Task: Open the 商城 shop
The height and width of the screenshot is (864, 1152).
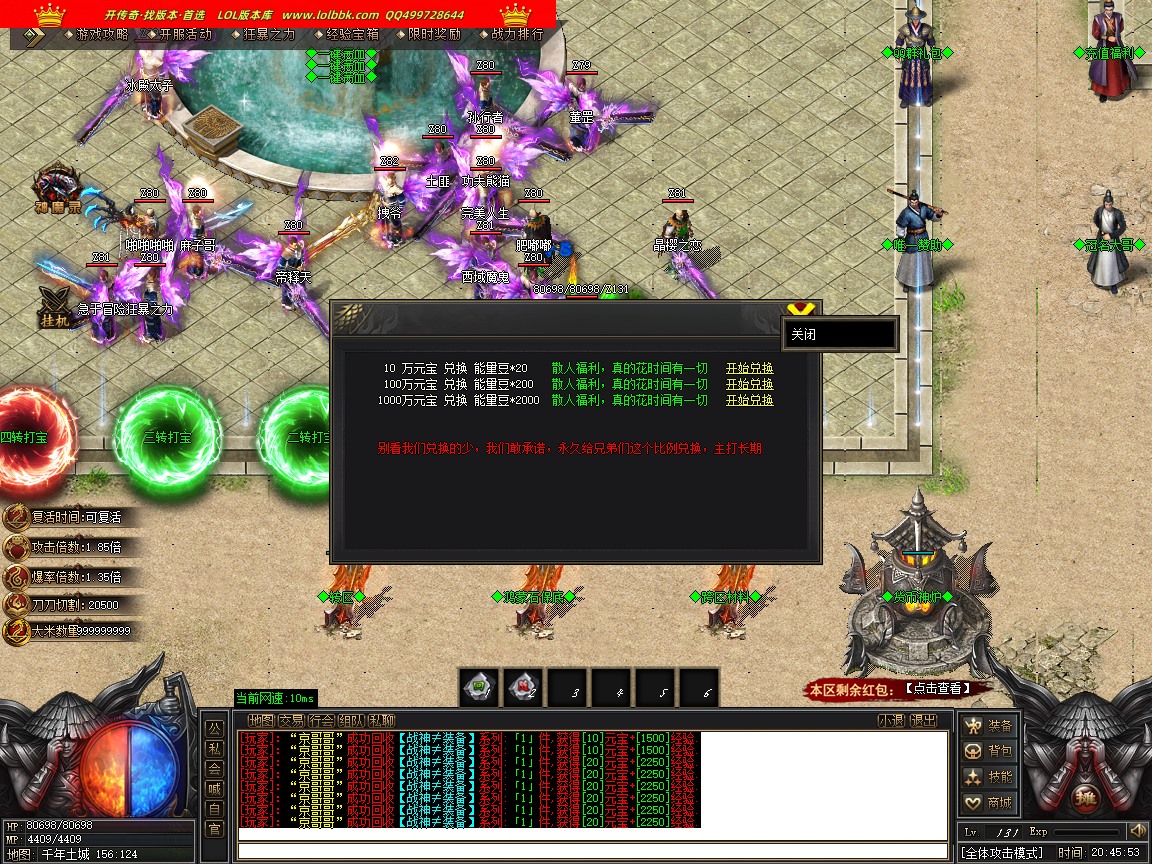Action: point(989,802)
